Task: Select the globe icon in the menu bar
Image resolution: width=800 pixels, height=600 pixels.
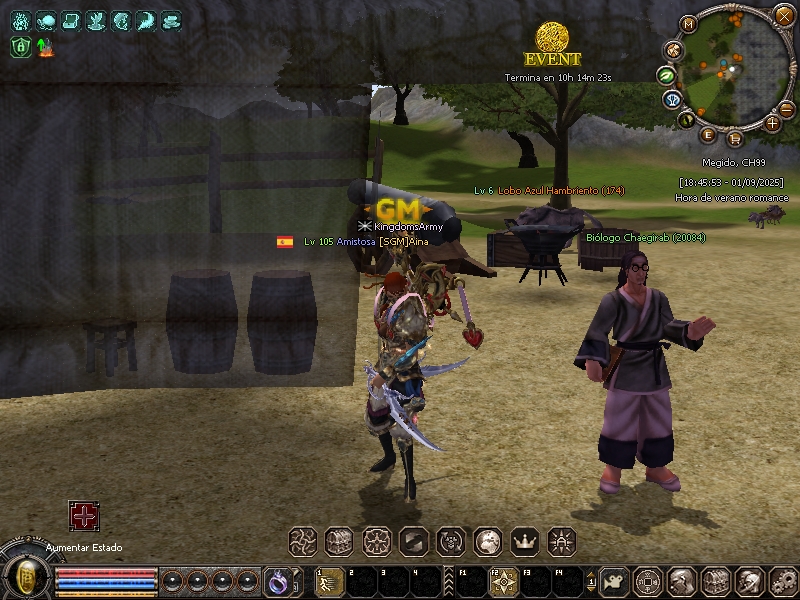Action: (x=487, y=542)
